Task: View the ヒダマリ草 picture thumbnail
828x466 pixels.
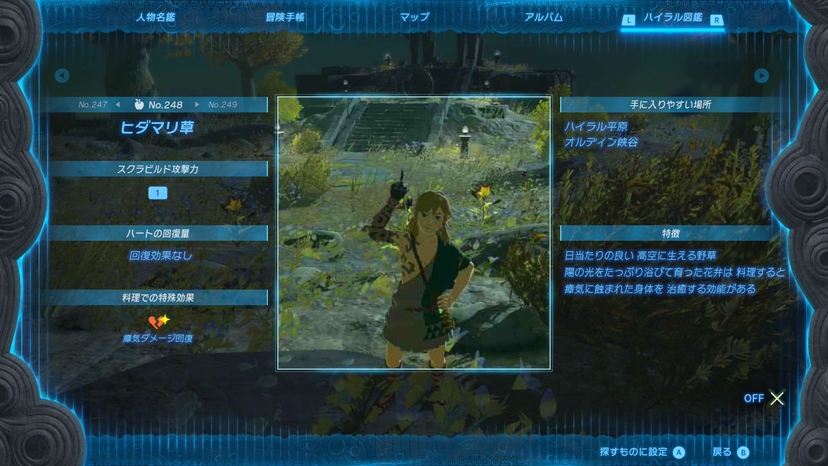Action: (x=413, y=233)
